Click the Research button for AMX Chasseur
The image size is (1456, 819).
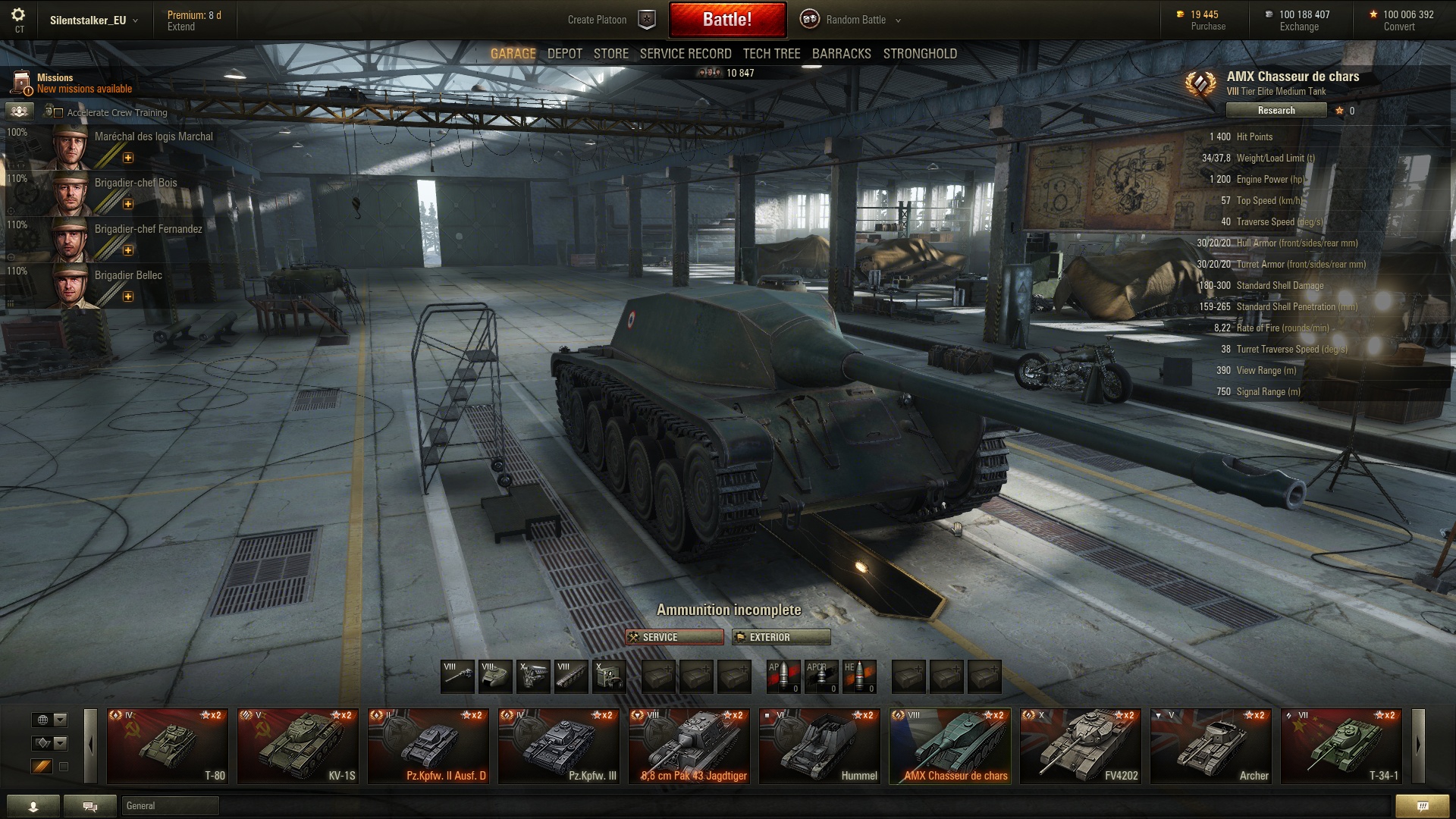tap(1276, 111)
